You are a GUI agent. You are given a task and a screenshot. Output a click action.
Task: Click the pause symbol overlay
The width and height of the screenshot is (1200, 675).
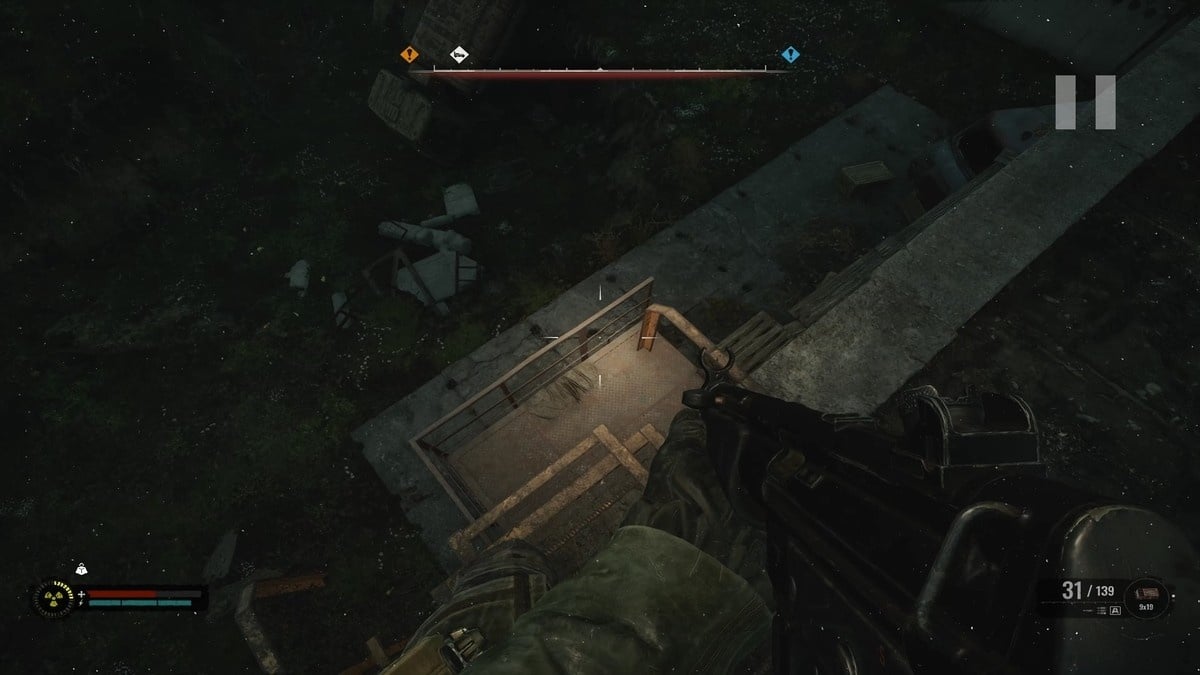(x=1085, y=102)
